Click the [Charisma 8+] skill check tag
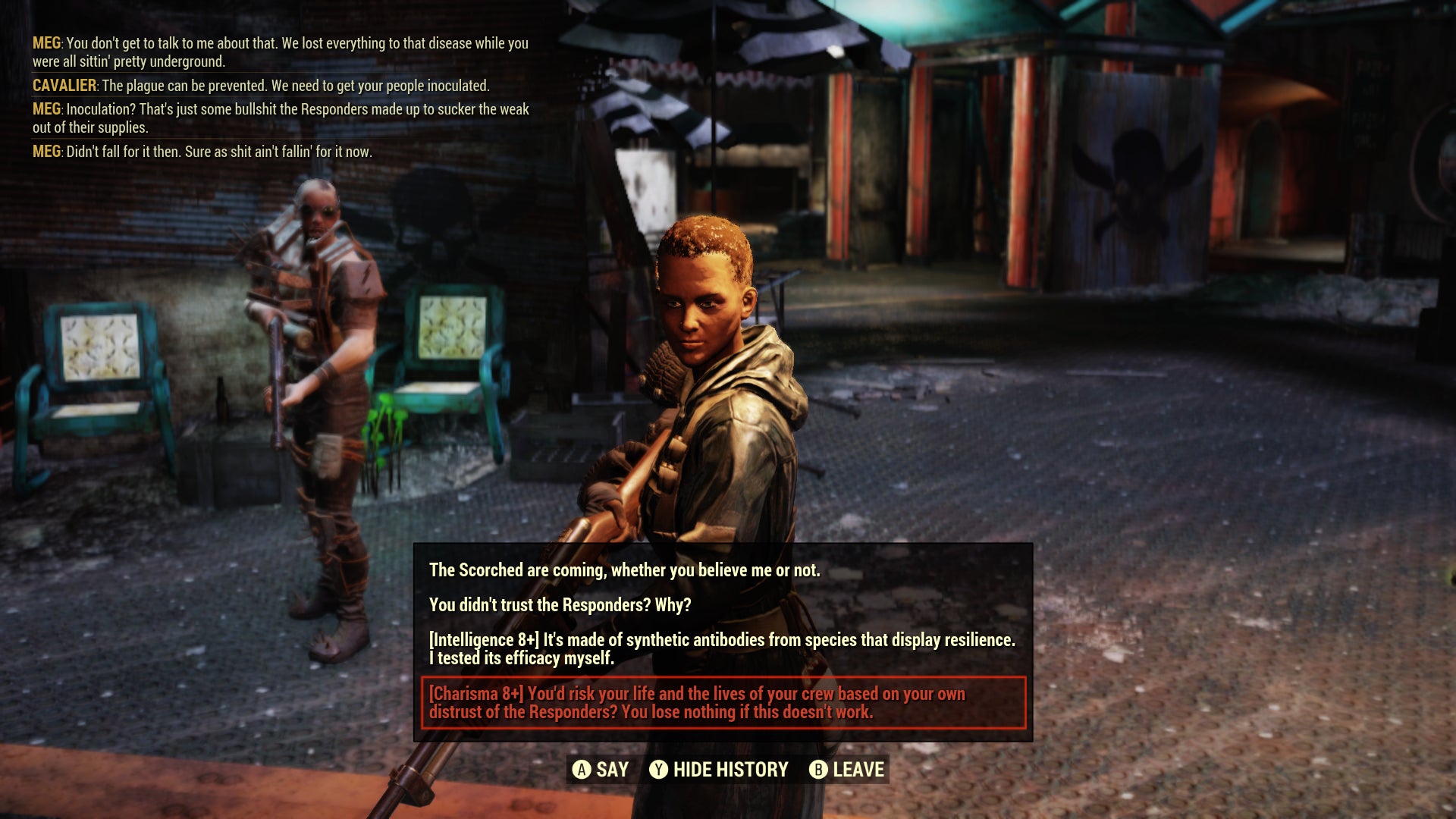This screenshot has height=819, width=1456. point(477,692)
